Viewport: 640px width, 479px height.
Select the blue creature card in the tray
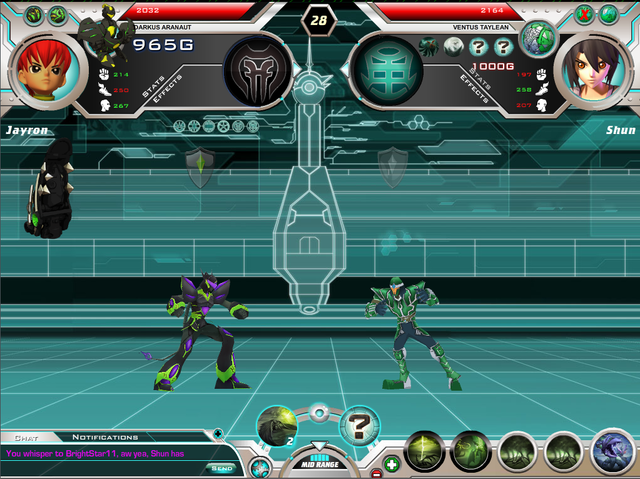[611, 452]
